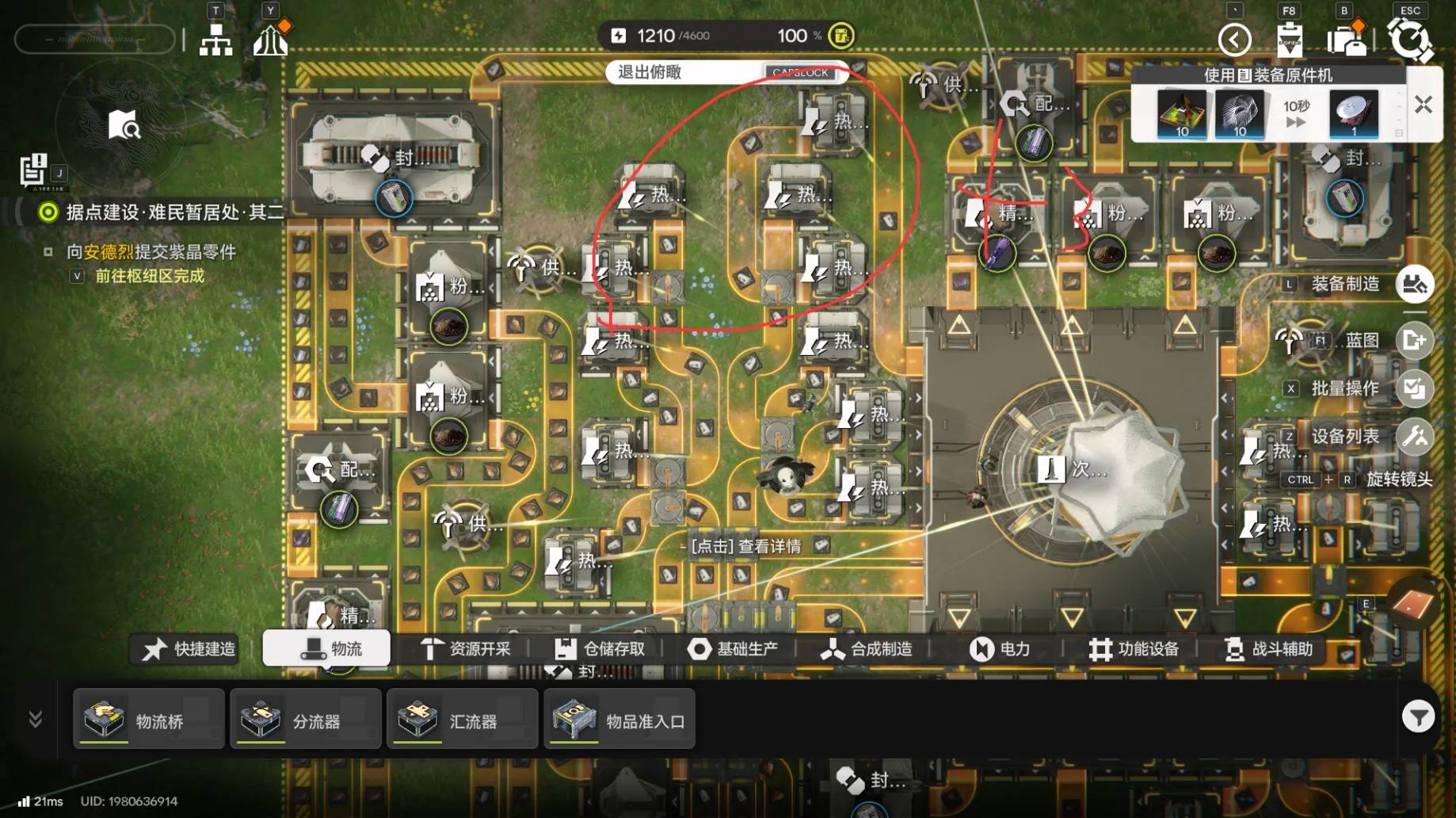Open the 装备制造 equipment crafting button

[x=1415, y=284]
